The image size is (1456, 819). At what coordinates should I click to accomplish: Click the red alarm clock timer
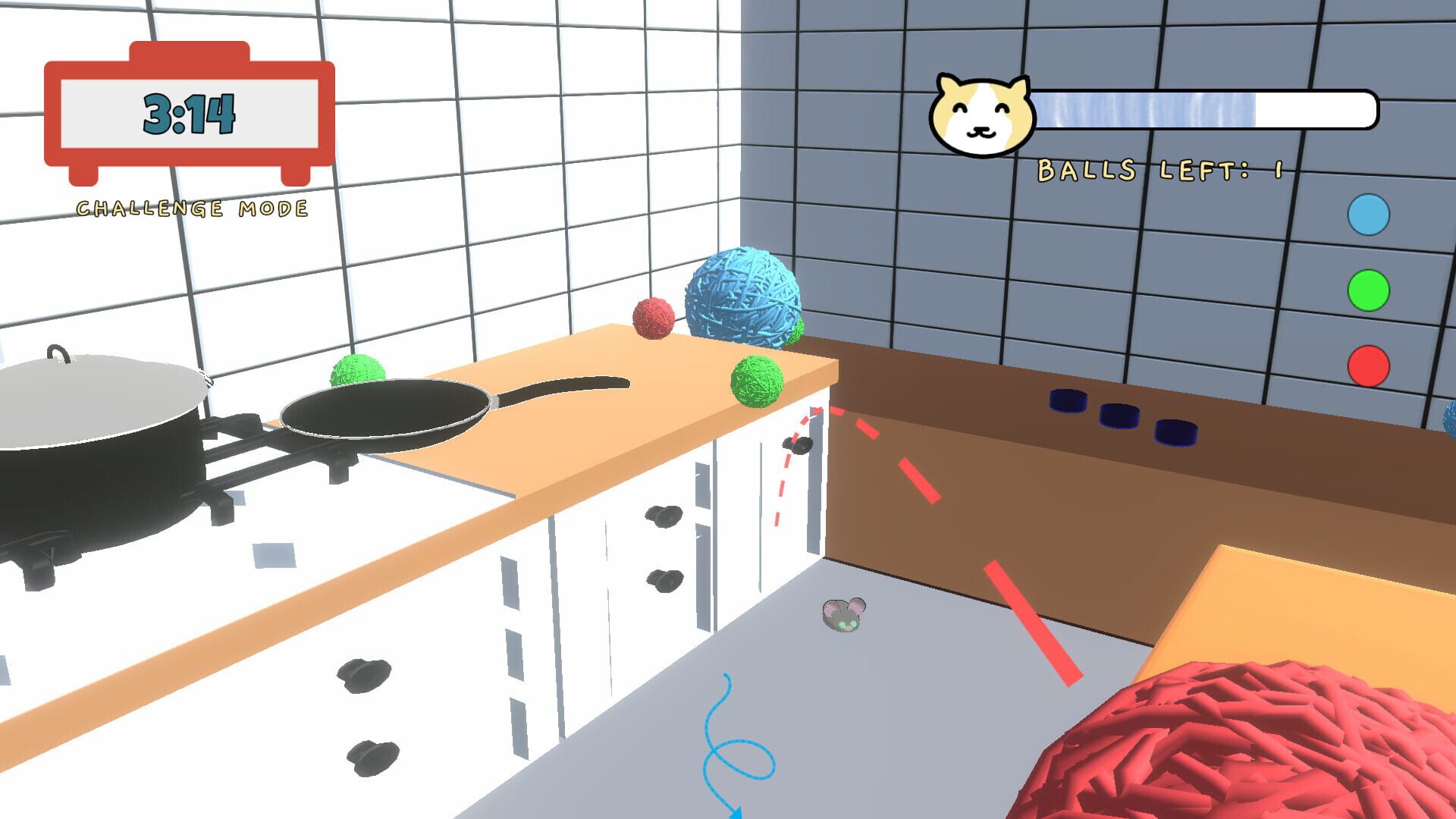(190, 114)
